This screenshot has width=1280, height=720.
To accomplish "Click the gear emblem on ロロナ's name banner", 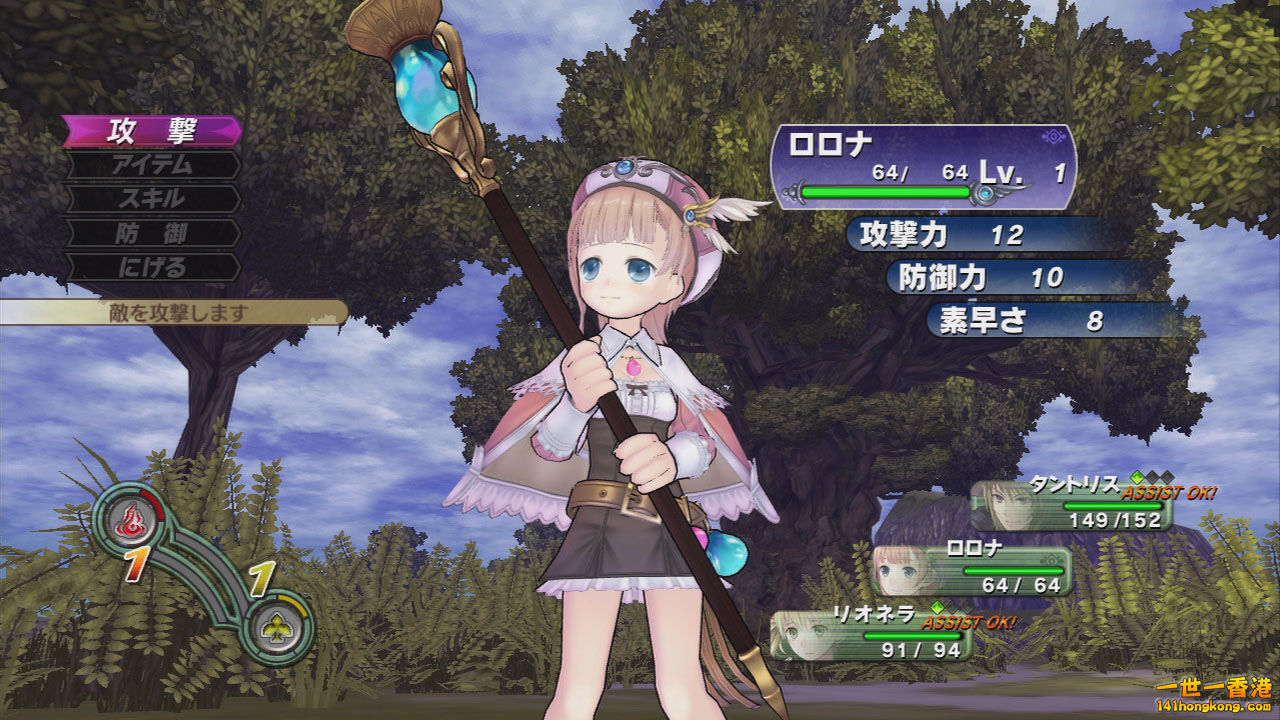I will 1052,138.
